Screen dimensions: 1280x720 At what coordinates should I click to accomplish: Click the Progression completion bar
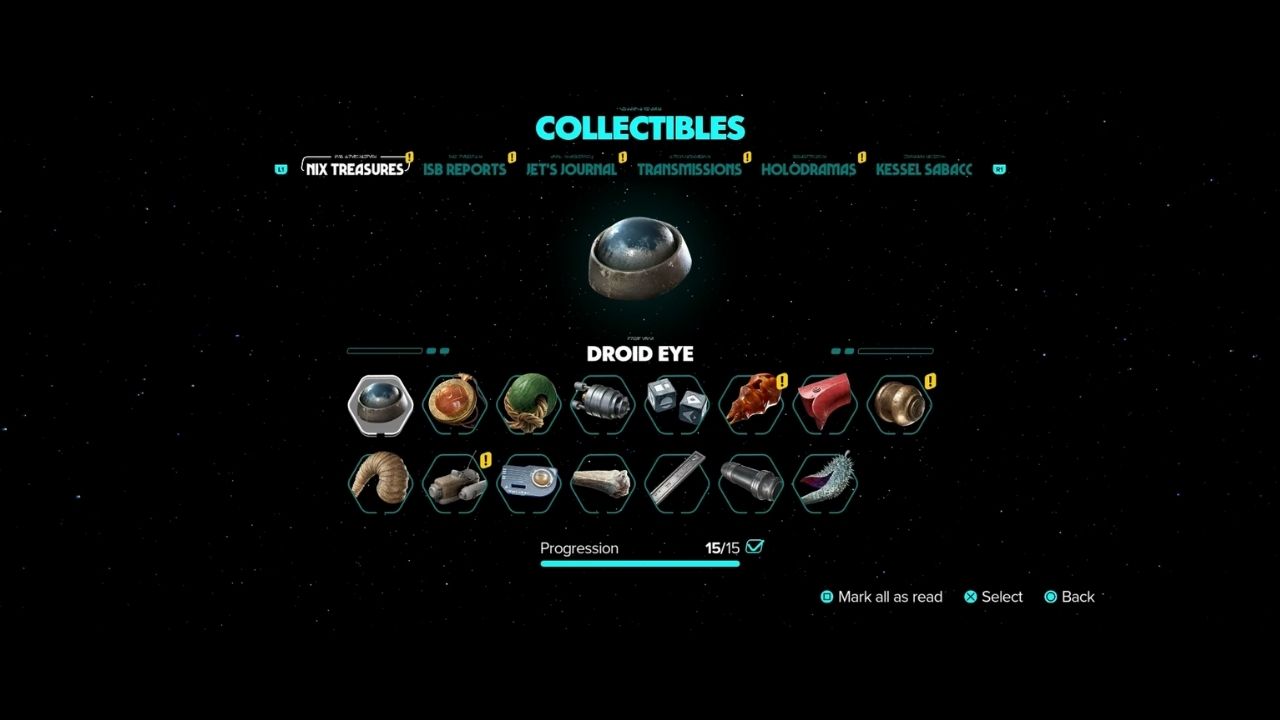(x=640, y=563)
